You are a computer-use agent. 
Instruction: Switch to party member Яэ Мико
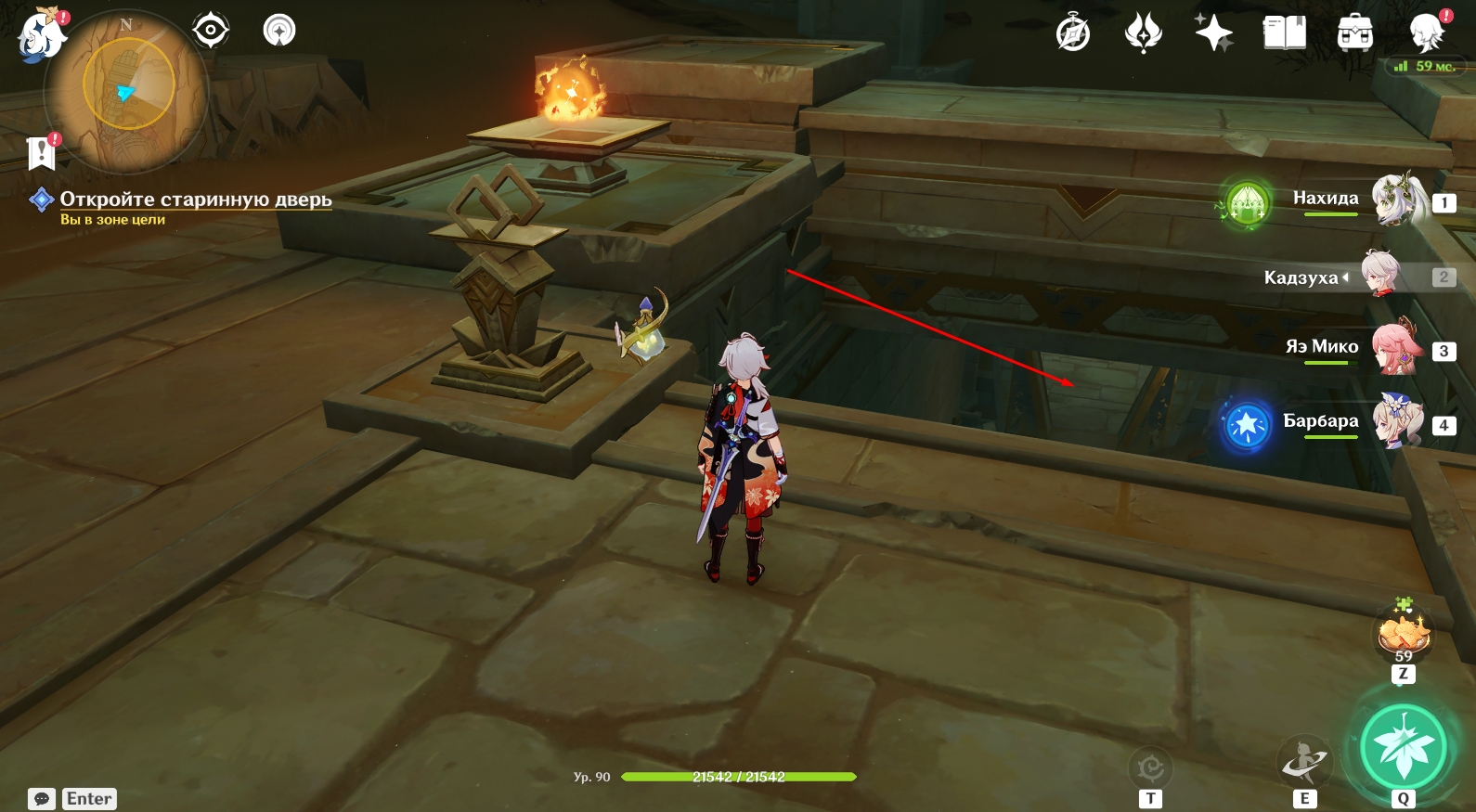[x=1398, y=348]
